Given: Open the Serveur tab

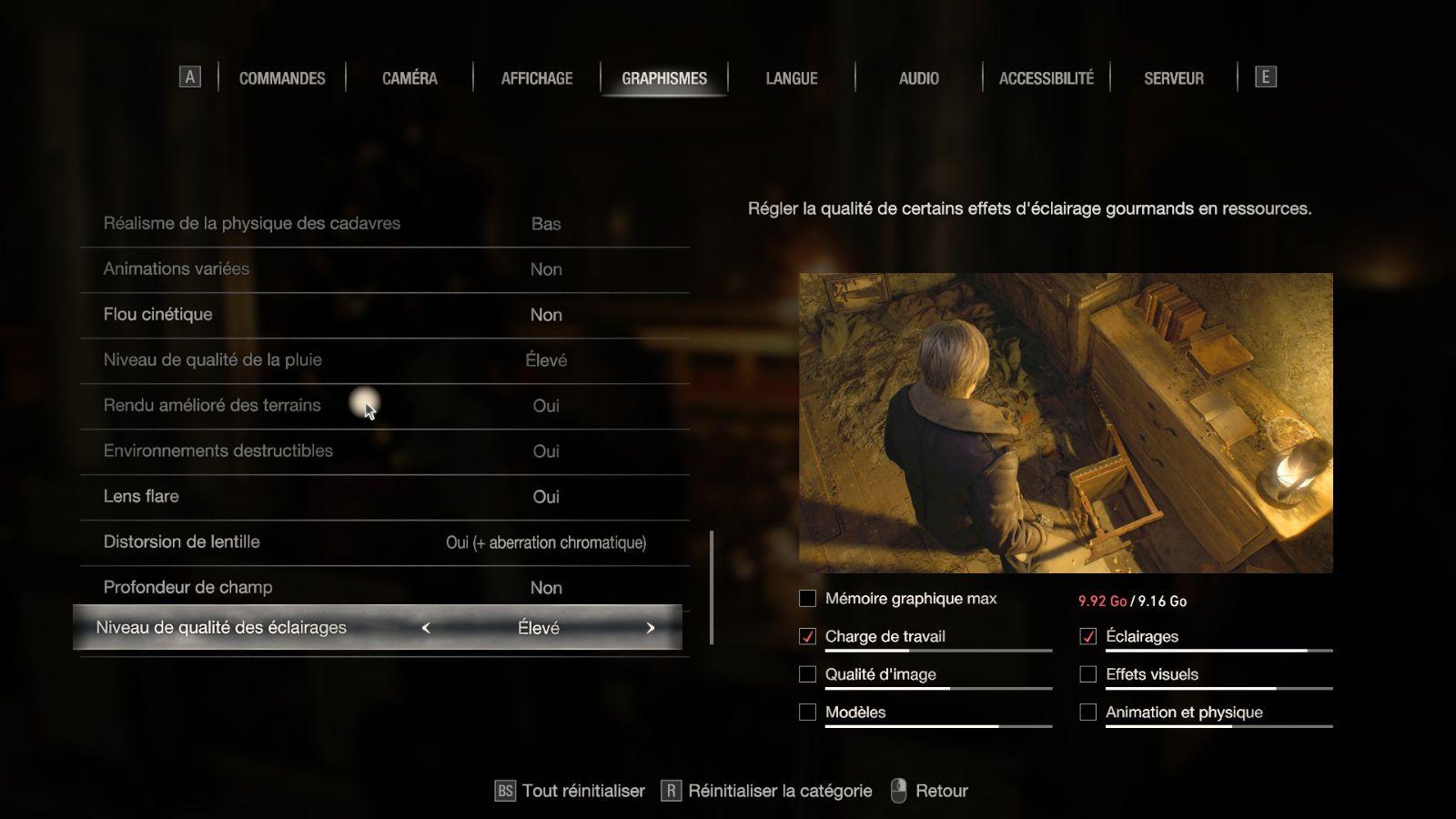Looking at the screenshot, I should coord(1174,78).
